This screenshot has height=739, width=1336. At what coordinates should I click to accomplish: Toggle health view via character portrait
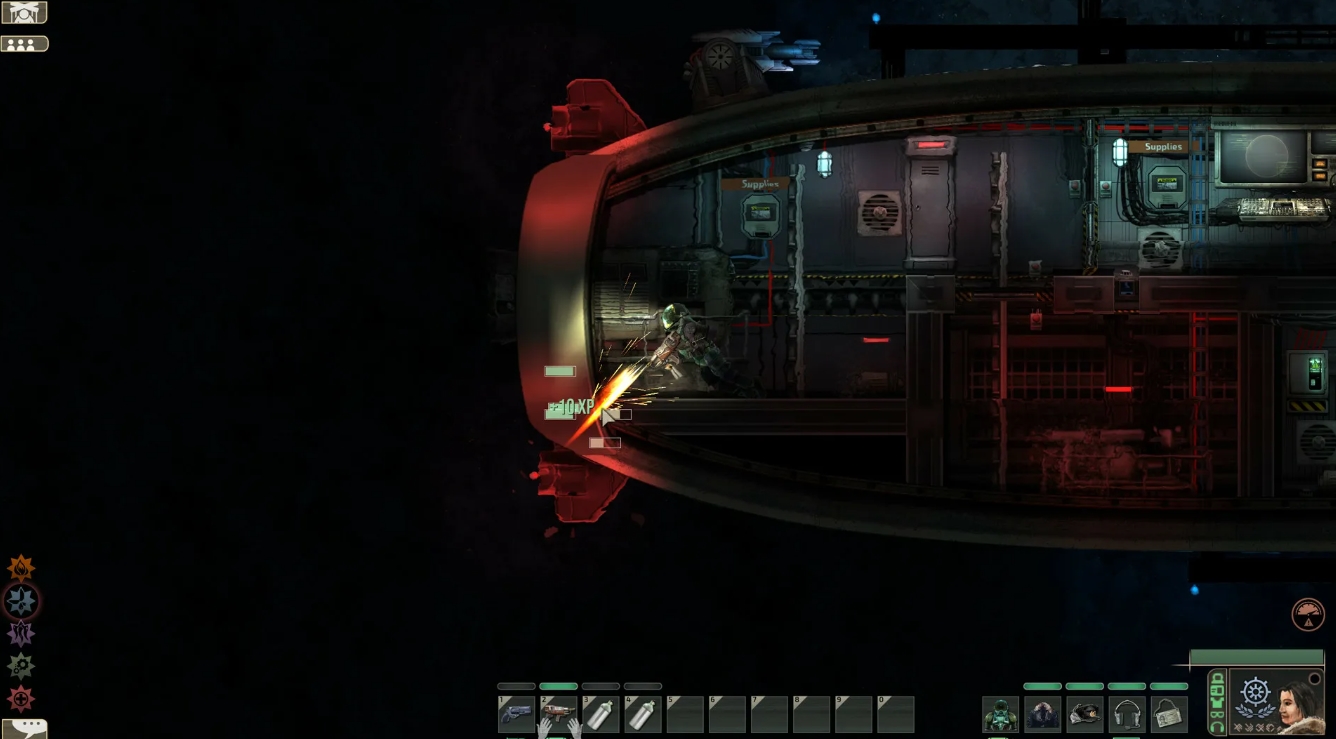click(1293, 703)
